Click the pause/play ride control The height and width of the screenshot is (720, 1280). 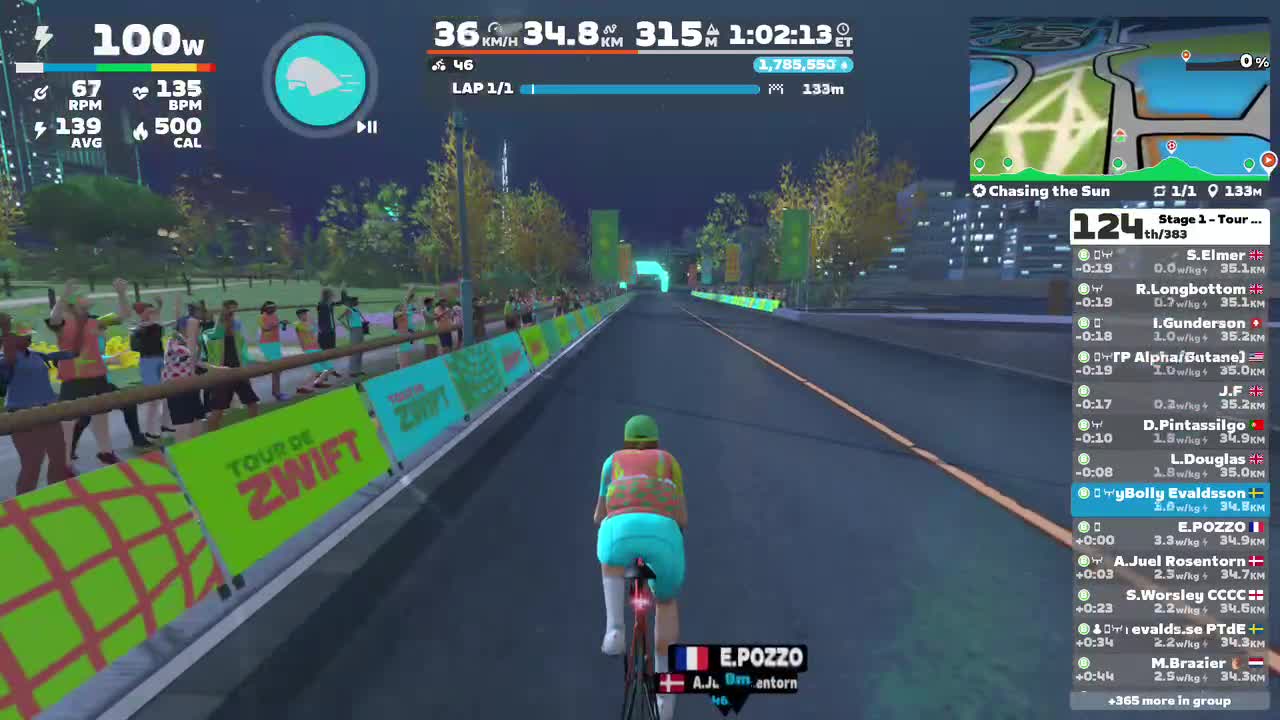click(x=365, y=127)
